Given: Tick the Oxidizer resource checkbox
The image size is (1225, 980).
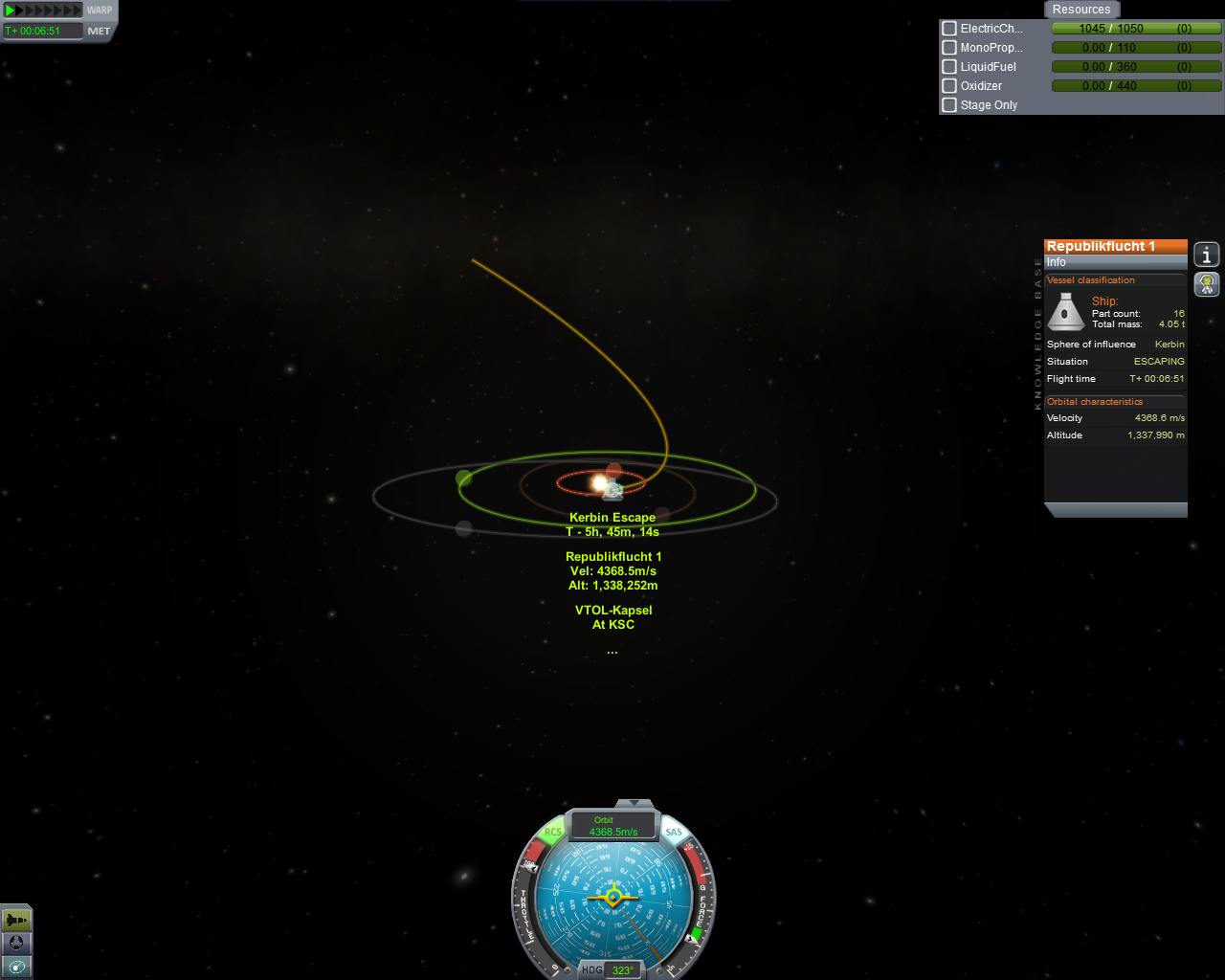Looking at the screenshot, I should [x=949, y=86].
